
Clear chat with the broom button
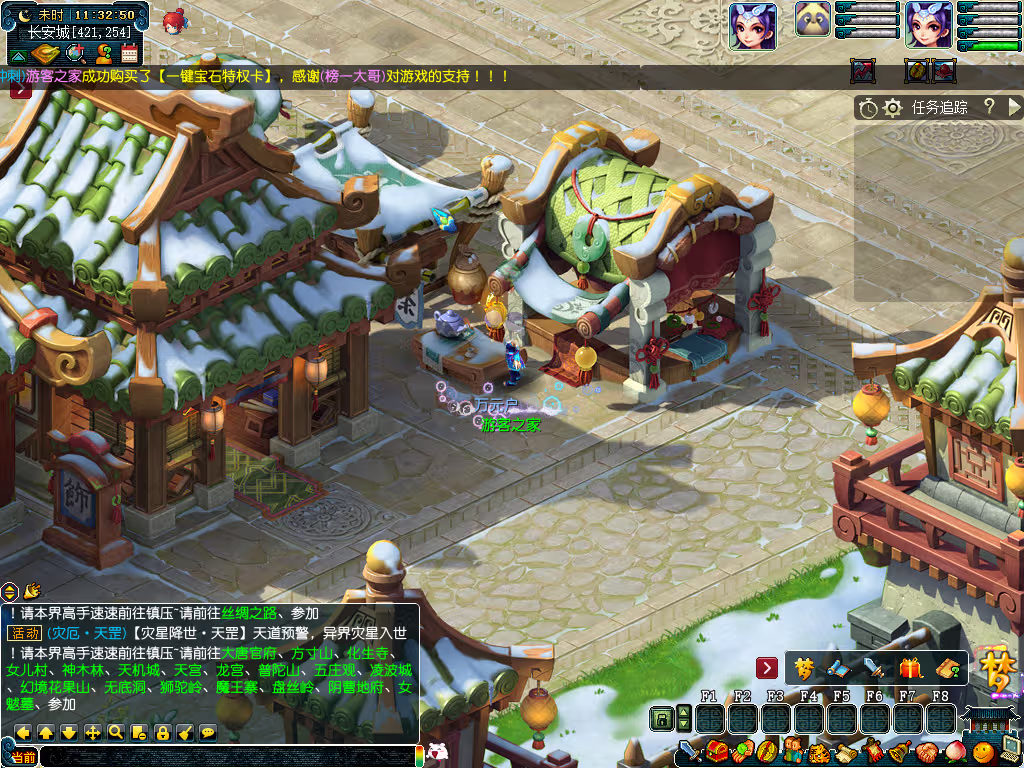pyautogui.click(x=185, y=732)
